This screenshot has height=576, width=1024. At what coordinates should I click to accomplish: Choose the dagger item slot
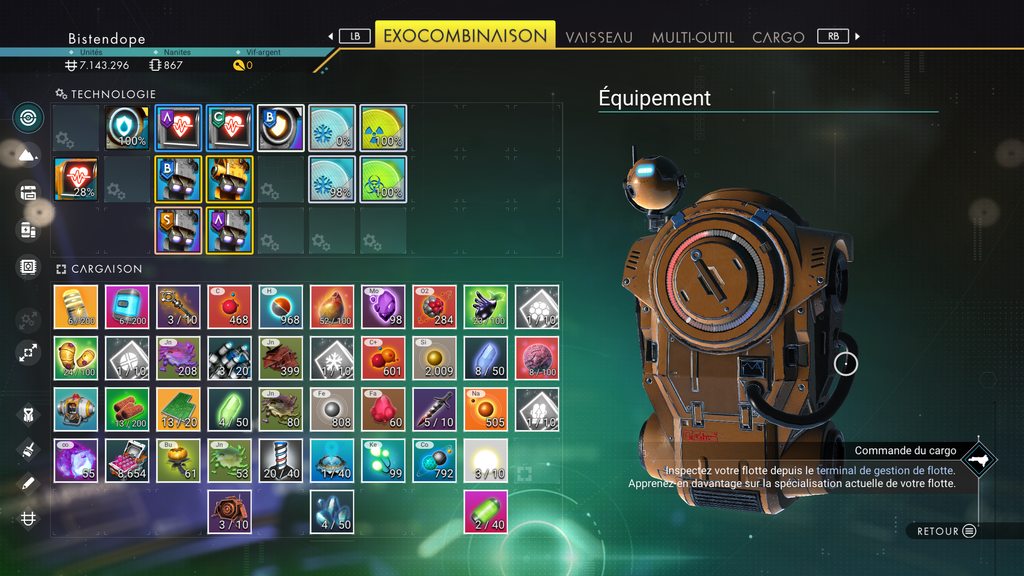pyautogui.click(x=434, y=409)
